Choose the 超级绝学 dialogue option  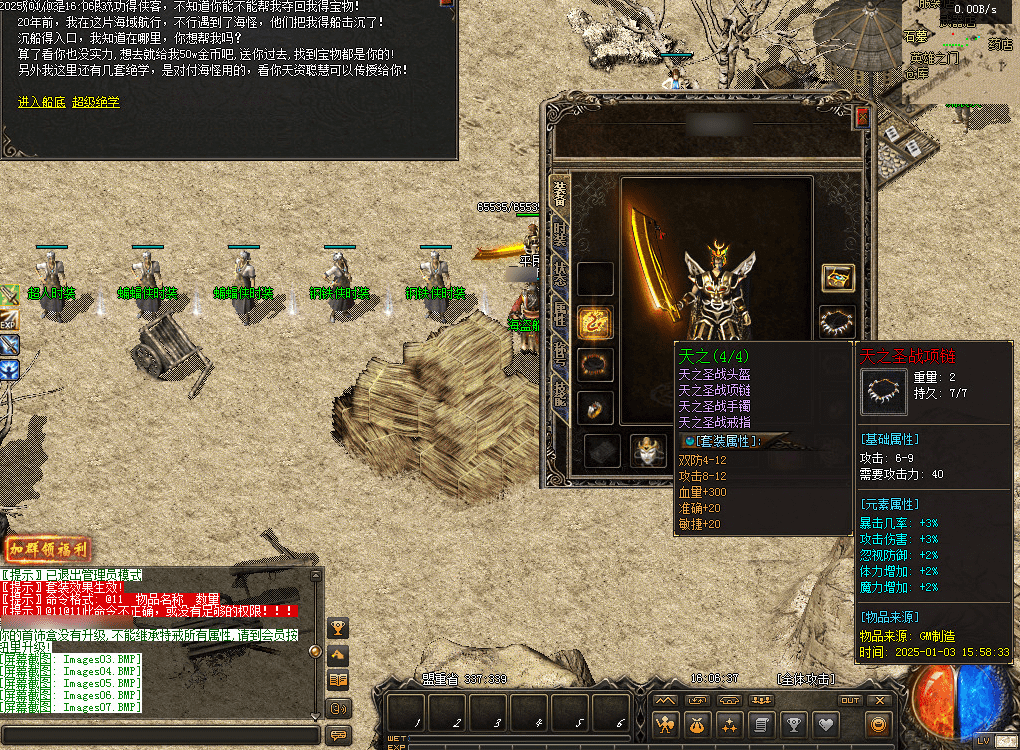pyautogui.click(x=95, y=102)
